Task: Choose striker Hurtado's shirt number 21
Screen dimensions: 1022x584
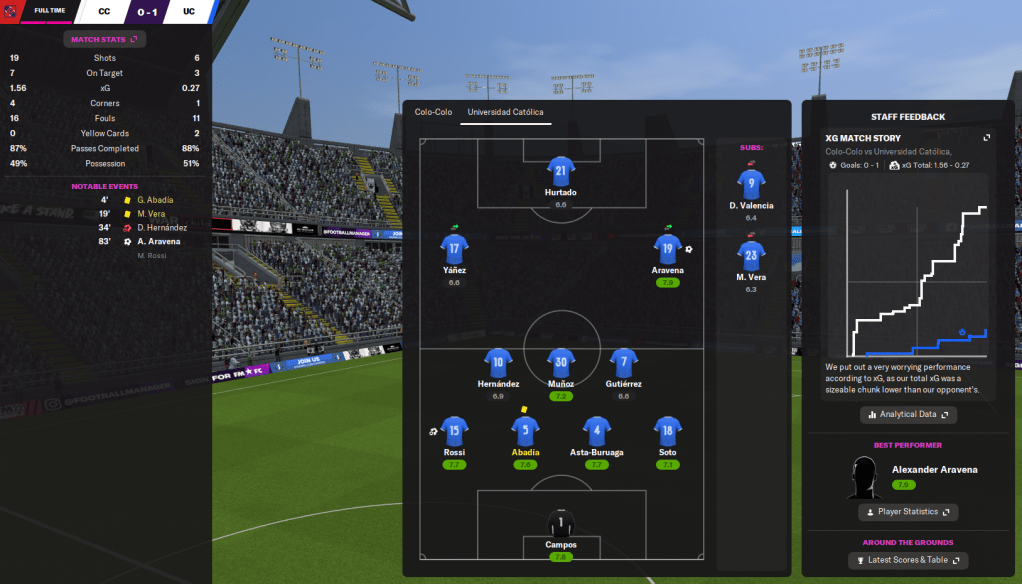Action: (x=561, y=172)
